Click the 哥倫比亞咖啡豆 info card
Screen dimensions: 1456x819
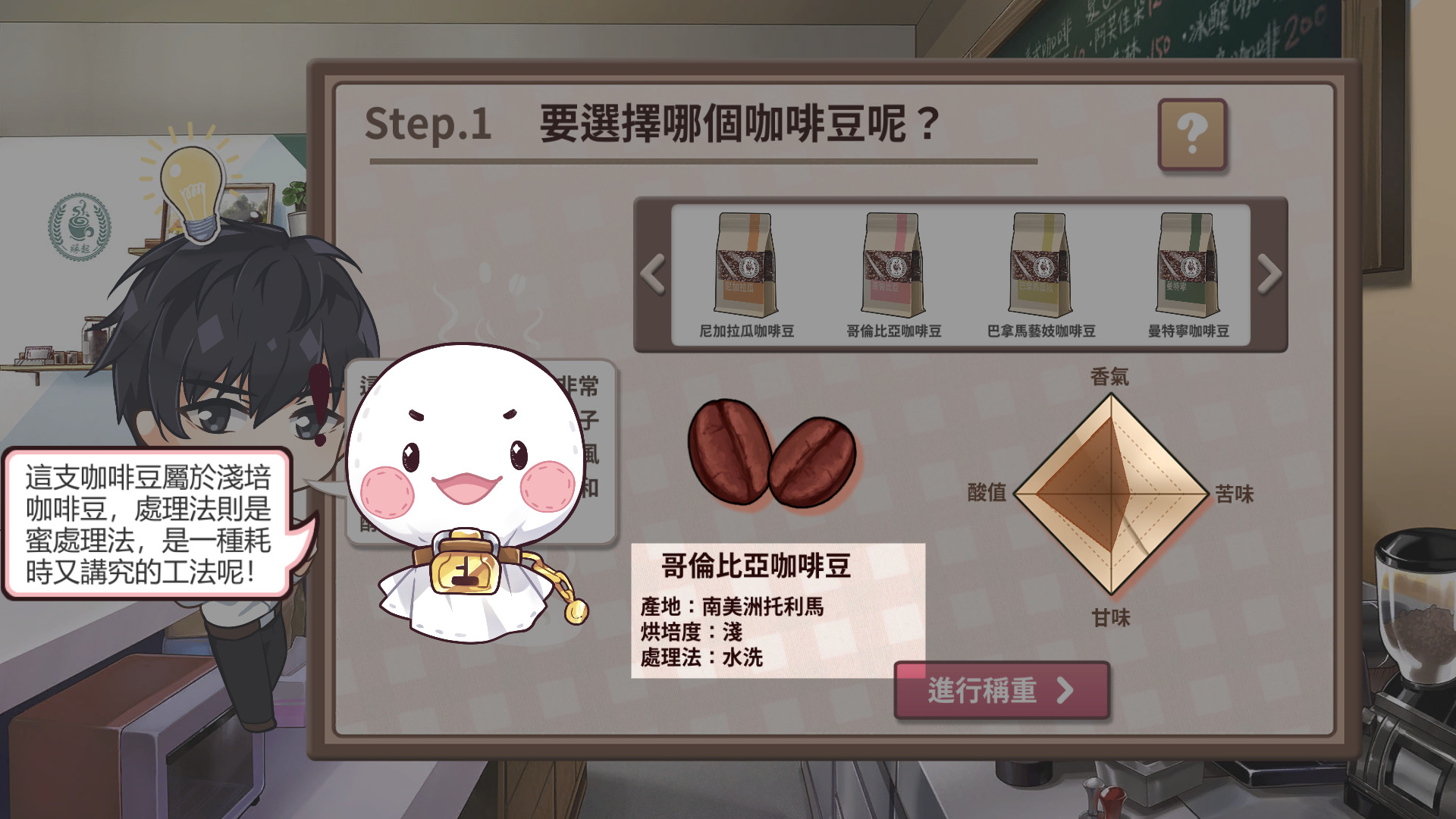point(777,607)
